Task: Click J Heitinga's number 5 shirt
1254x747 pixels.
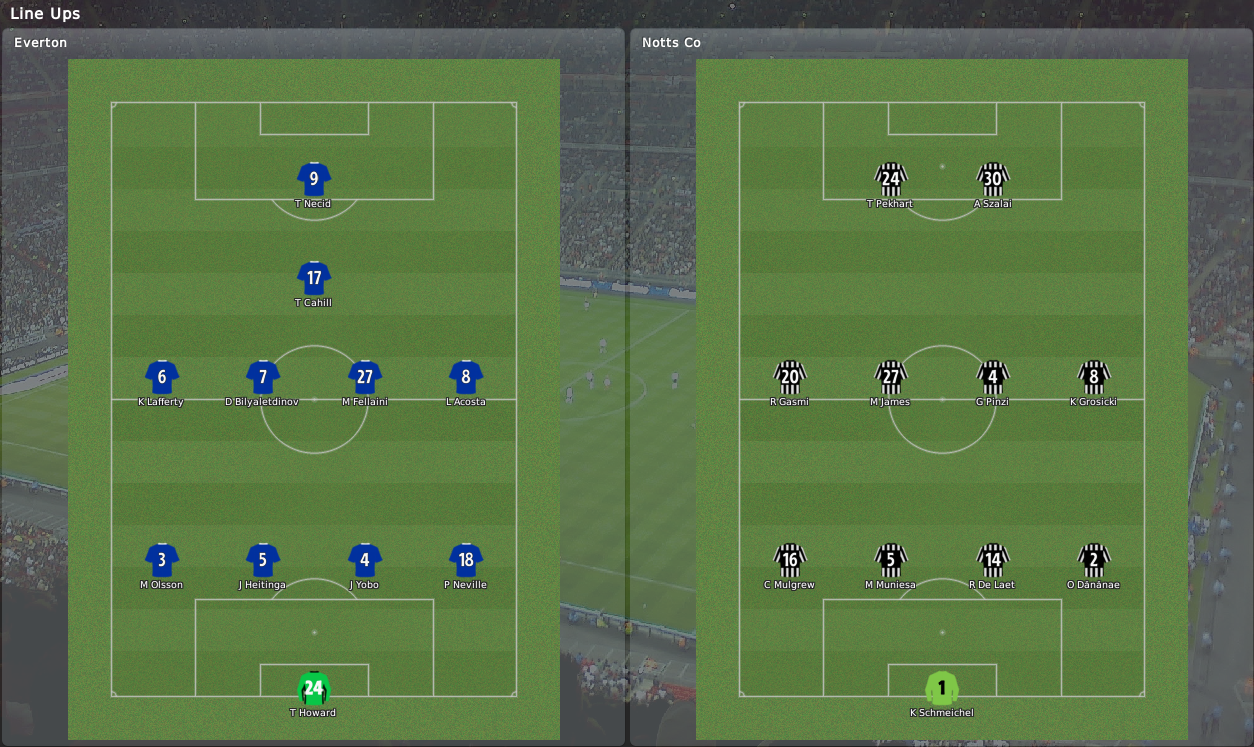Action: (263, 560)
